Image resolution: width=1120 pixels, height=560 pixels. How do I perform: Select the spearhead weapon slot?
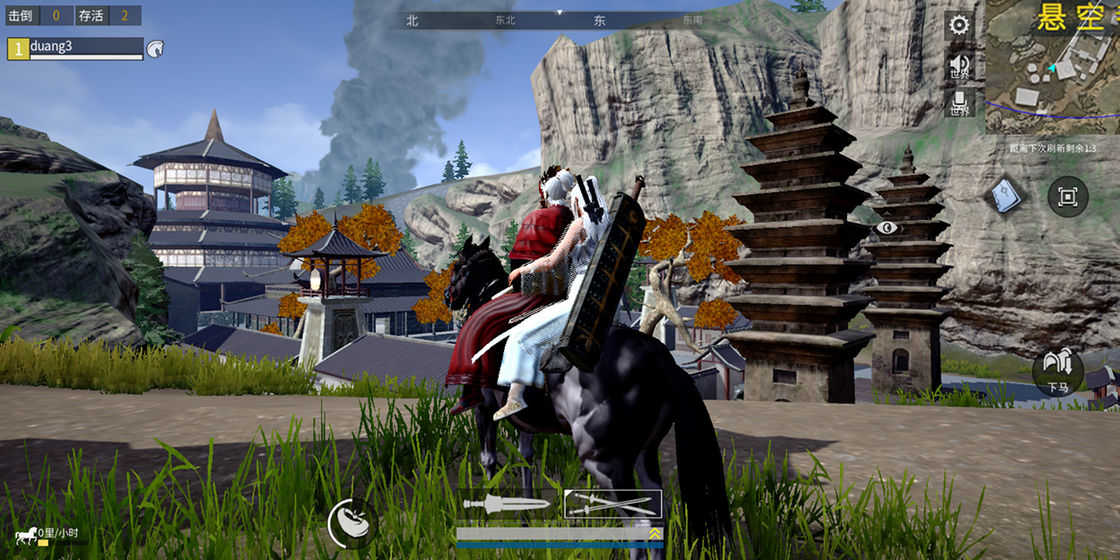[506, 504]
